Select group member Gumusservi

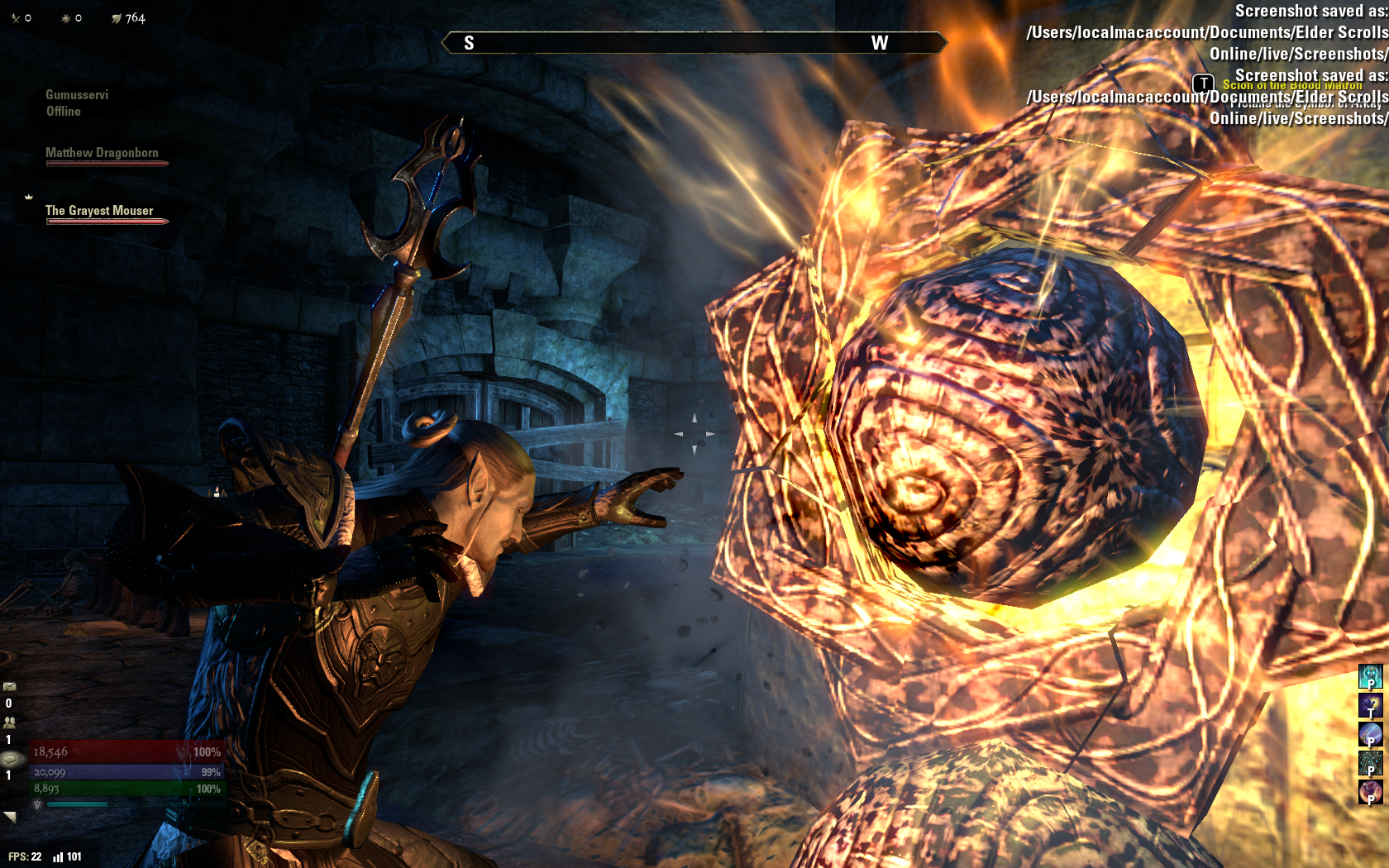[77, 95]
